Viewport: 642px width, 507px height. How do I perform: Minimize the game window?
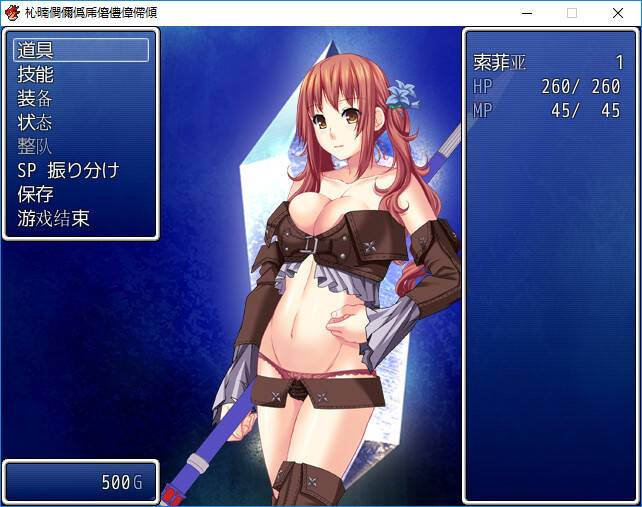pos(526,13)
